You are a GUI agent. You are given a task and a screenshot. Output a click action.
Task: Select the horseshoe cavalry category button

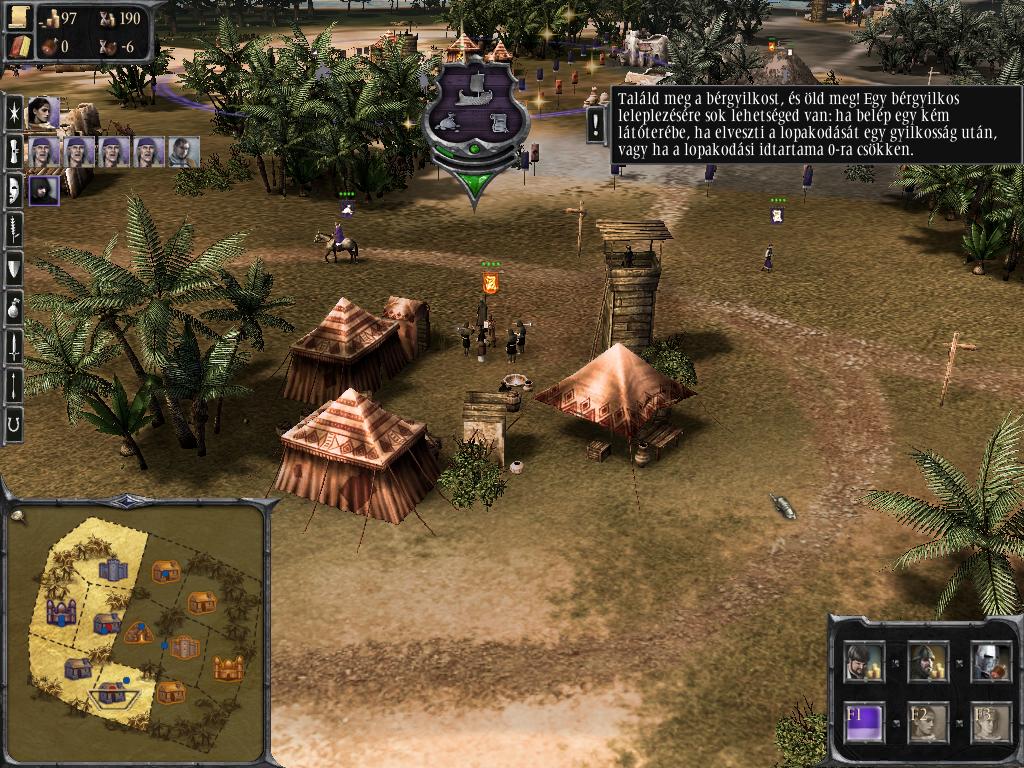point(14,424)
